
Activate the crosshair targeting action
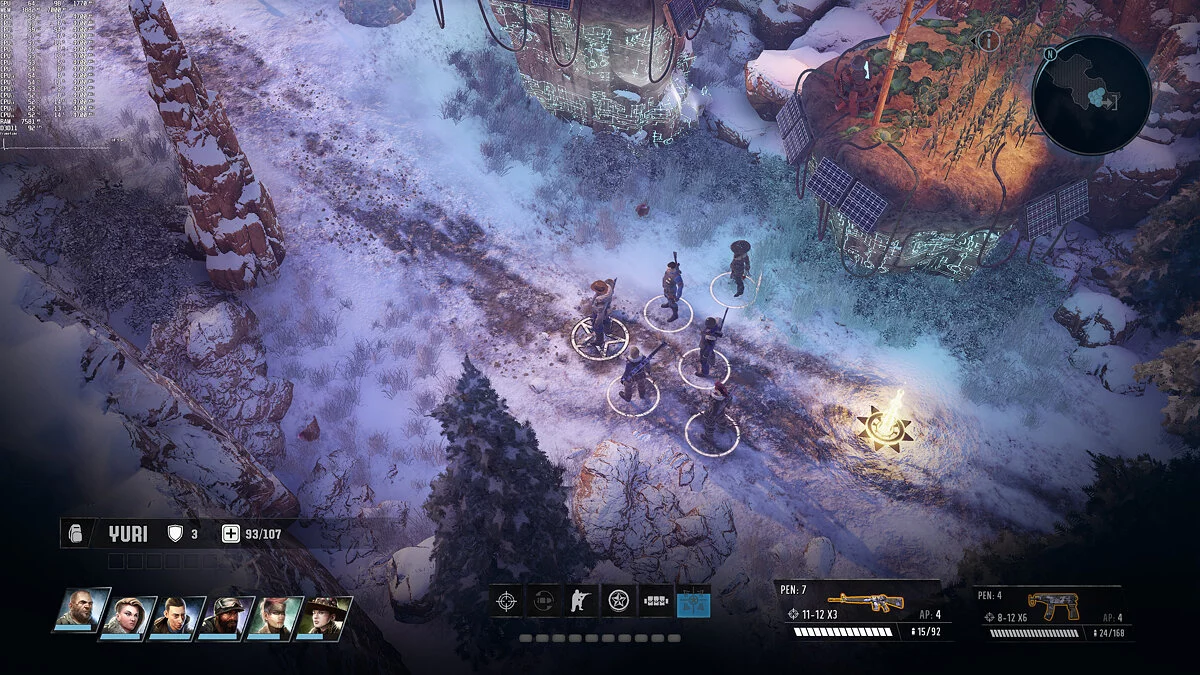507,601
